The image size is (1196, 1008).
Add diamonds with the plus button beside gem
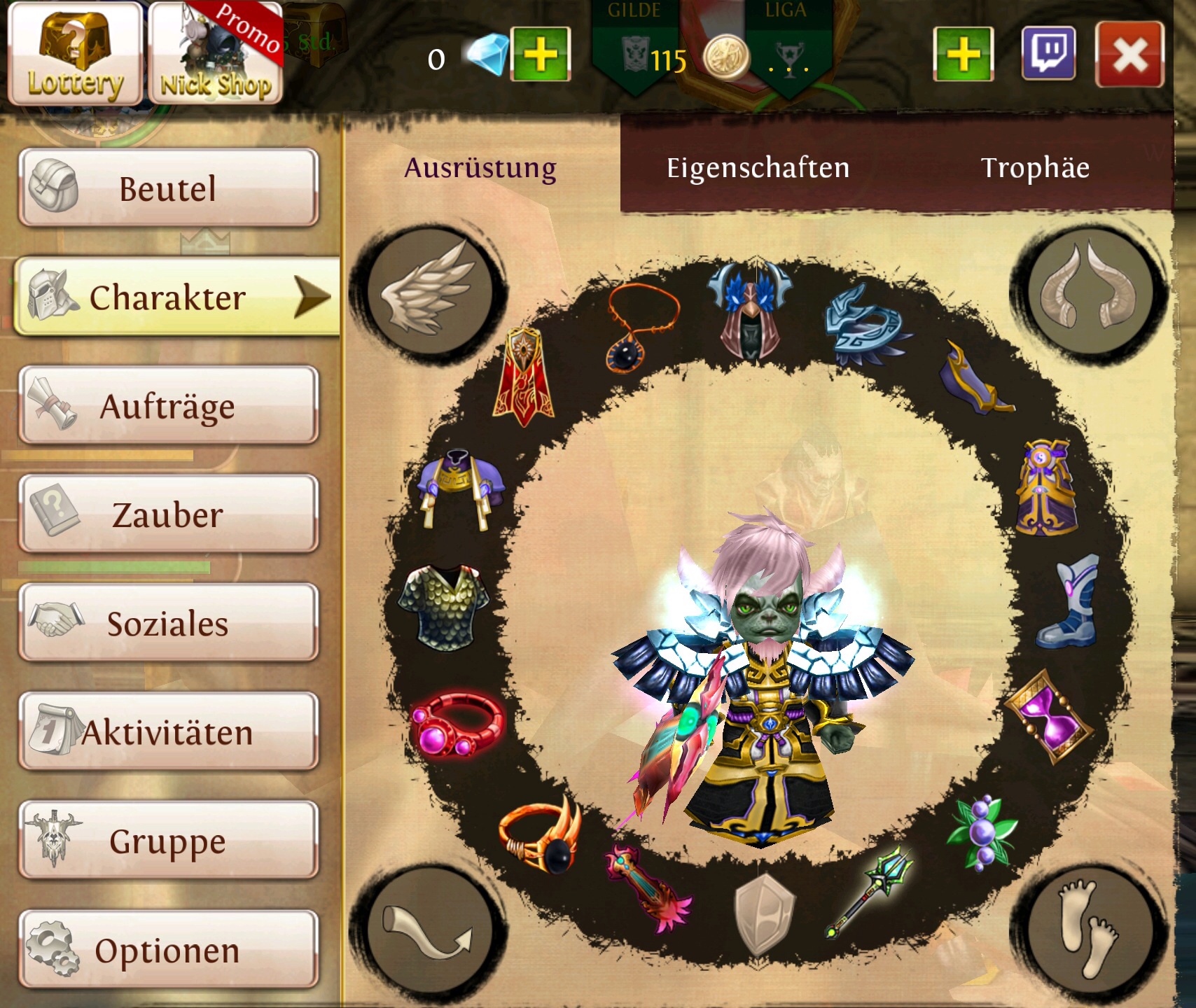541,53
